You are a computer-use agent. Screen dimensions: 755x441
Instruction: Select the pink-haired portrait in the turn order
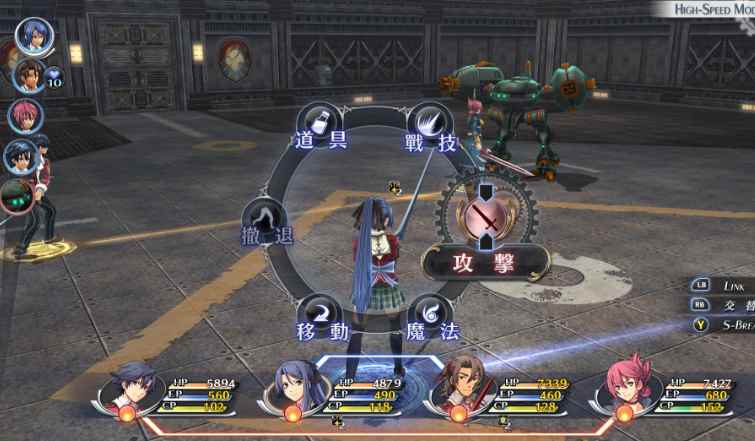[24, 115]
